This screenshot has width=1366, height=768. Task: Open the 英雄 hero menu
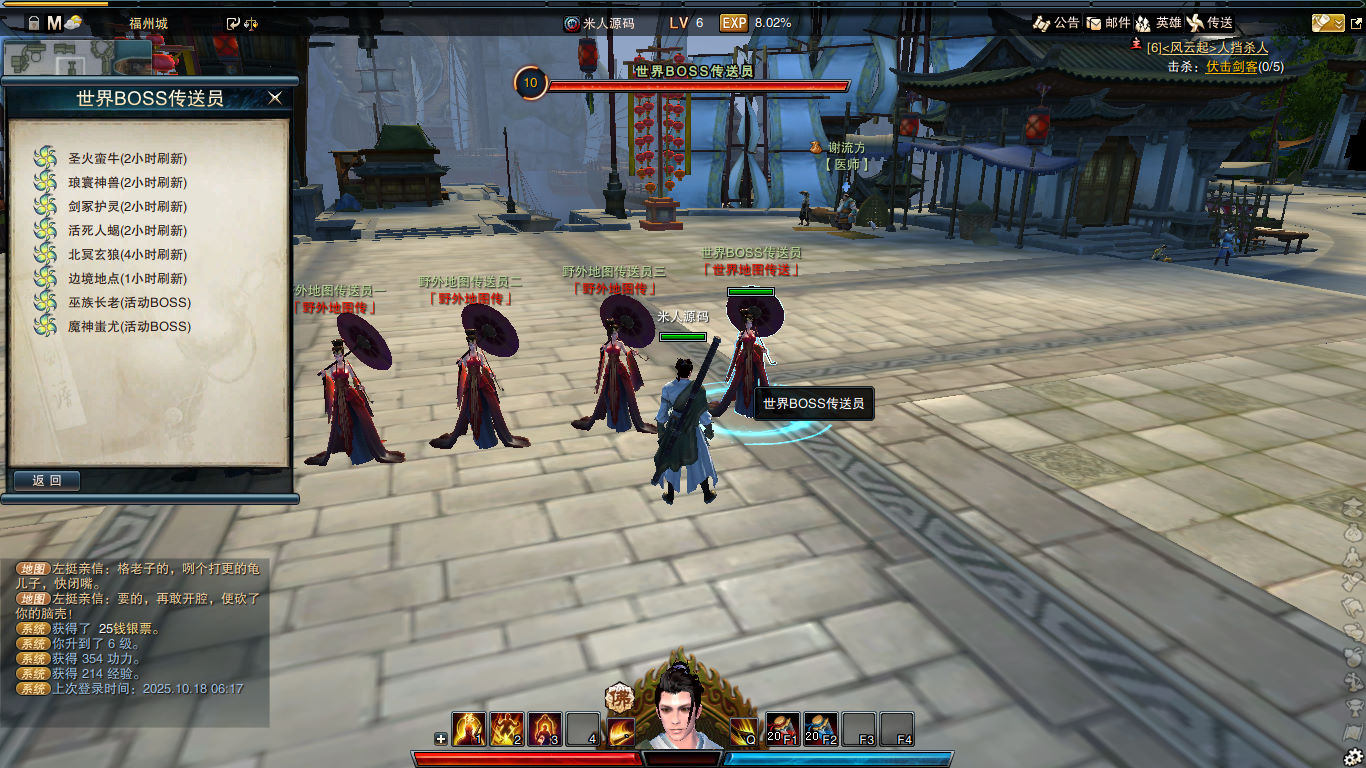click(1158, 23)
